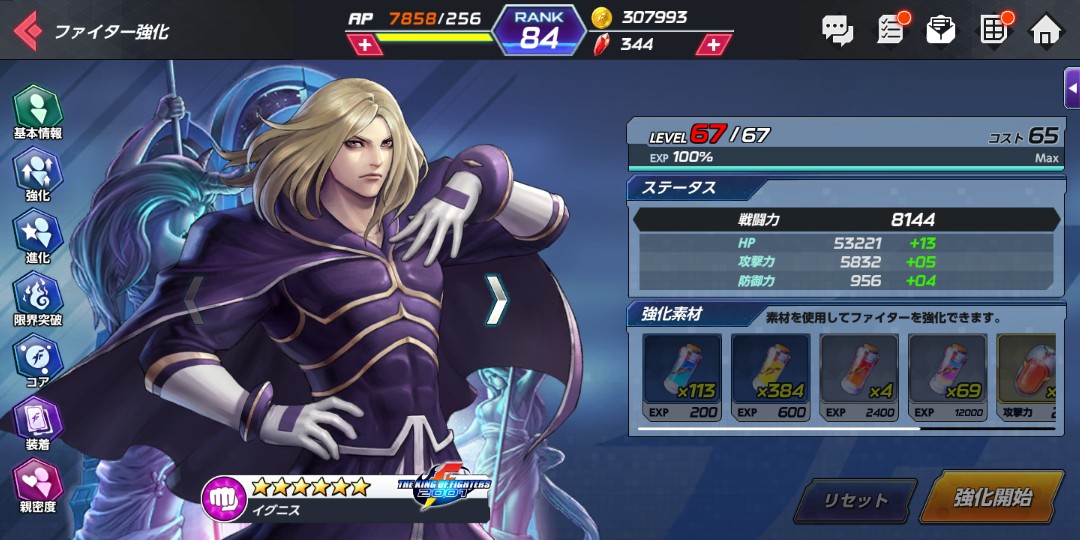Screen dimensions: 1080x540
Task: Show the next fighter with right arrow
Action: [x=497, y=300]
